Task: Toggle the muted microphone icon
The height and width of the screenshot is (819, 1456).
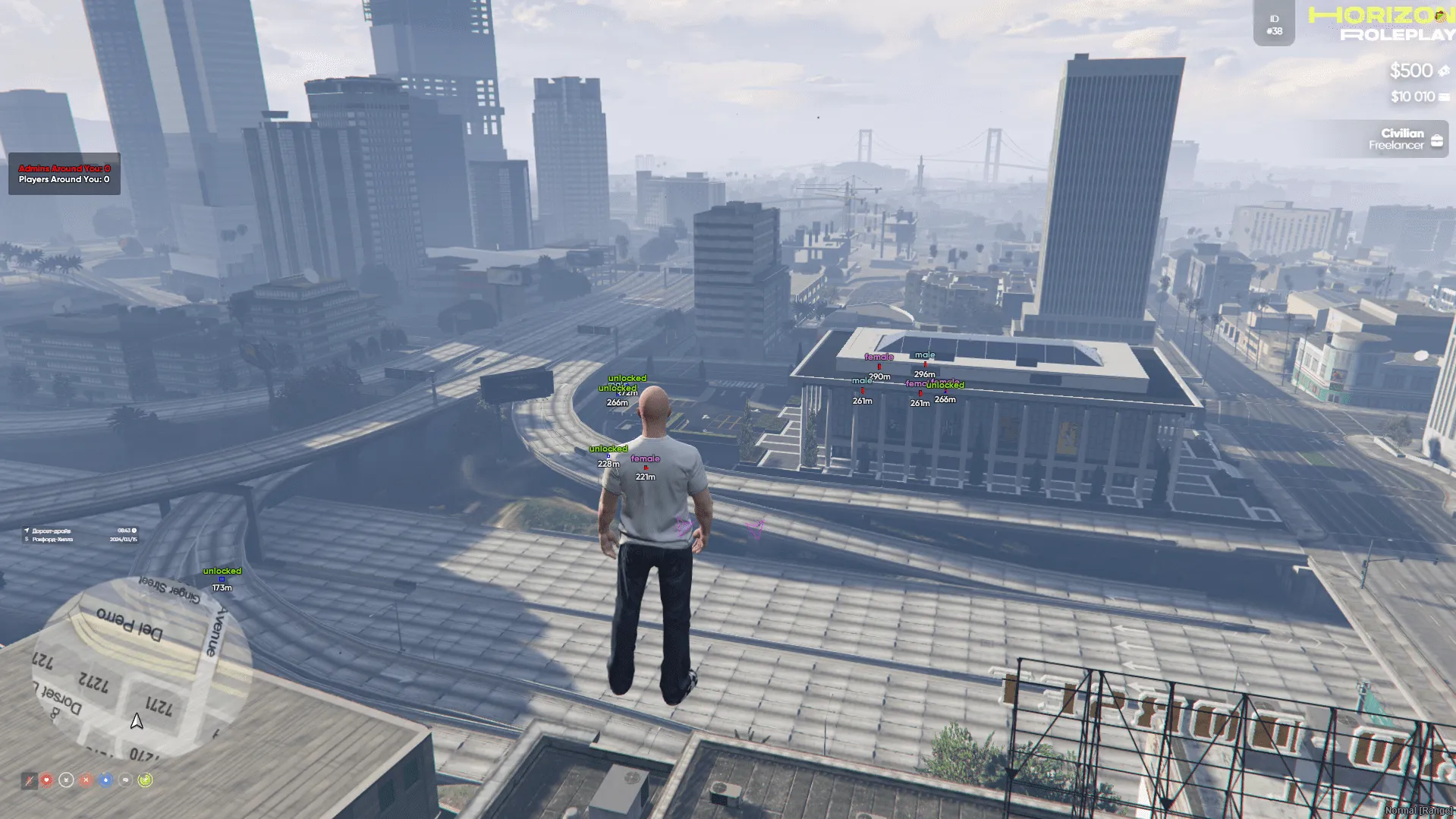Action: click(x=29, y=780)
